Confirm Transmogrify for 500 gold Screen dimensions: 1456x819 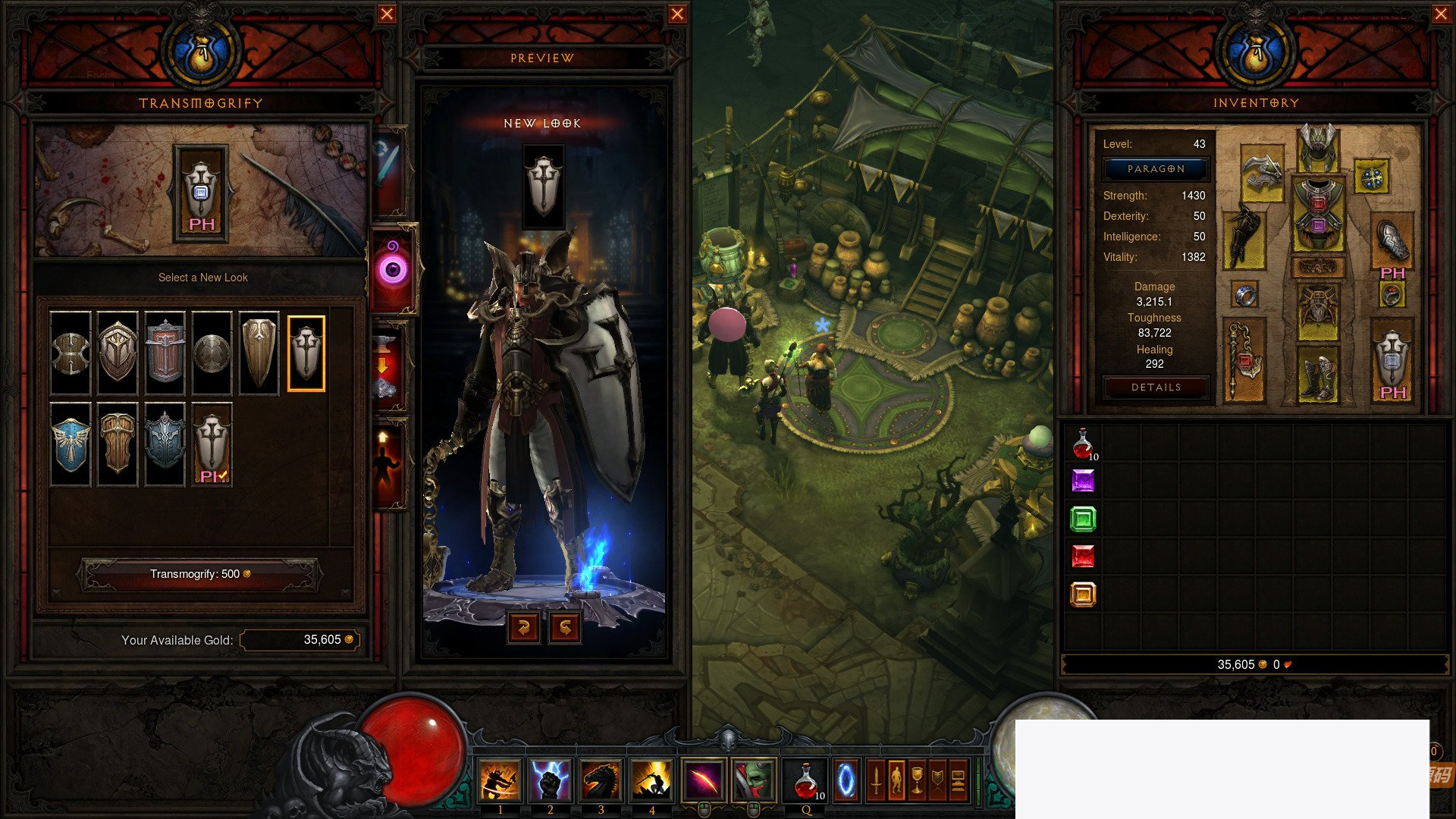point(200,574)
